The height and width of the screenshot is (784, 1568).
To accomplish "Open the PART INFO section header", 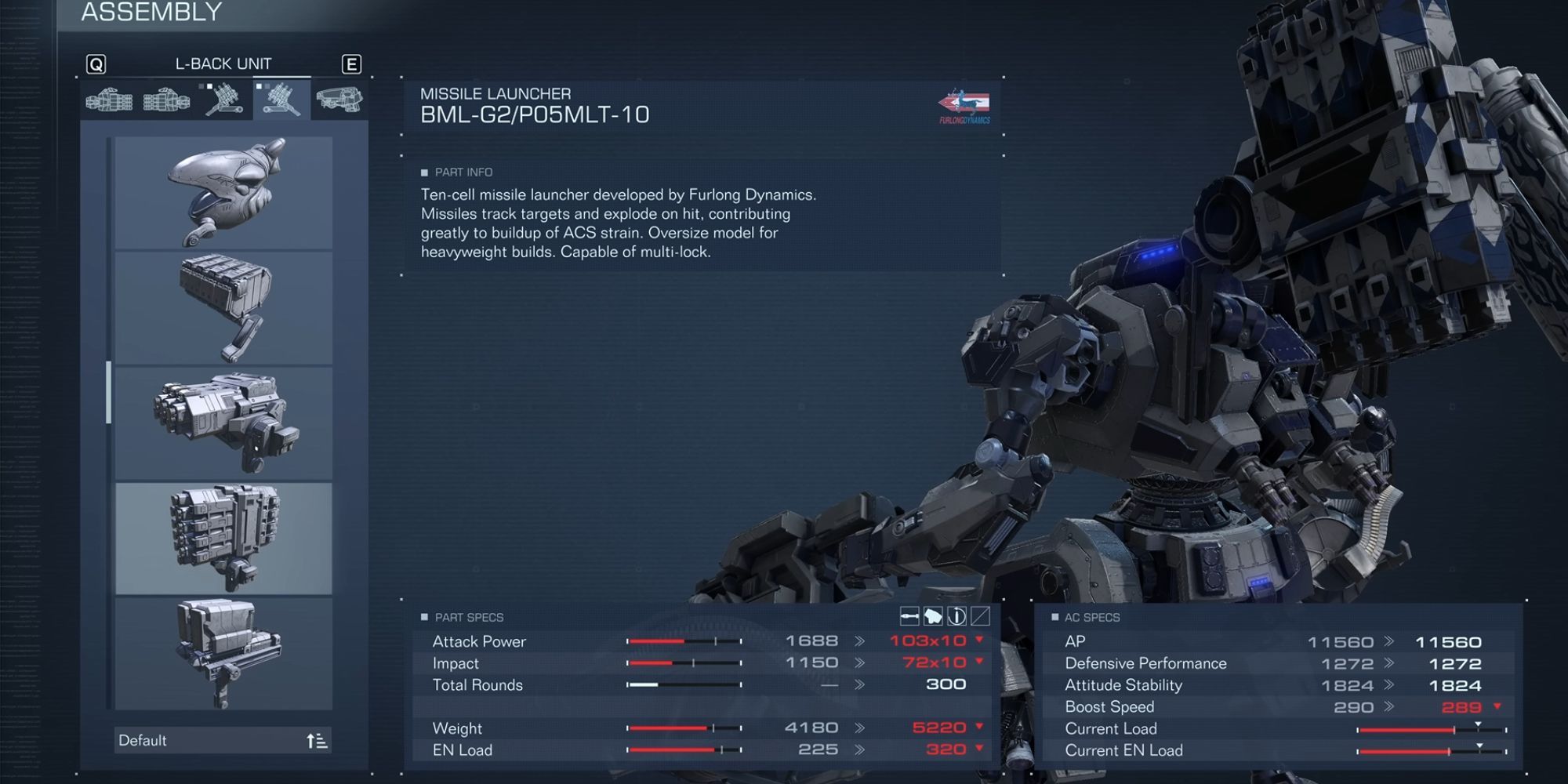I will (459, 172).
